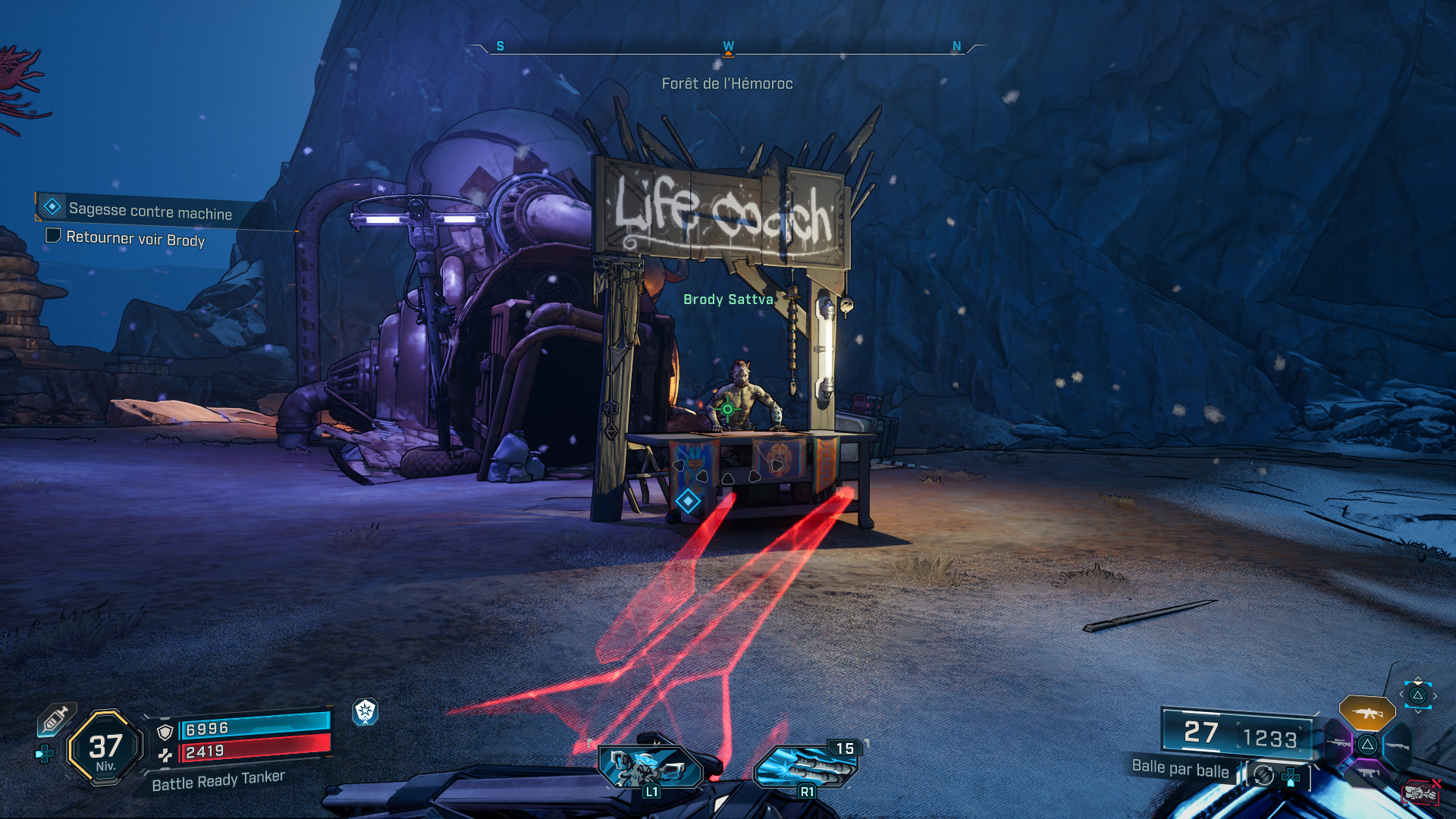Use the repair kit syringe icon
This screenshot has width=1456, height=819.
[x=56, y=718]
